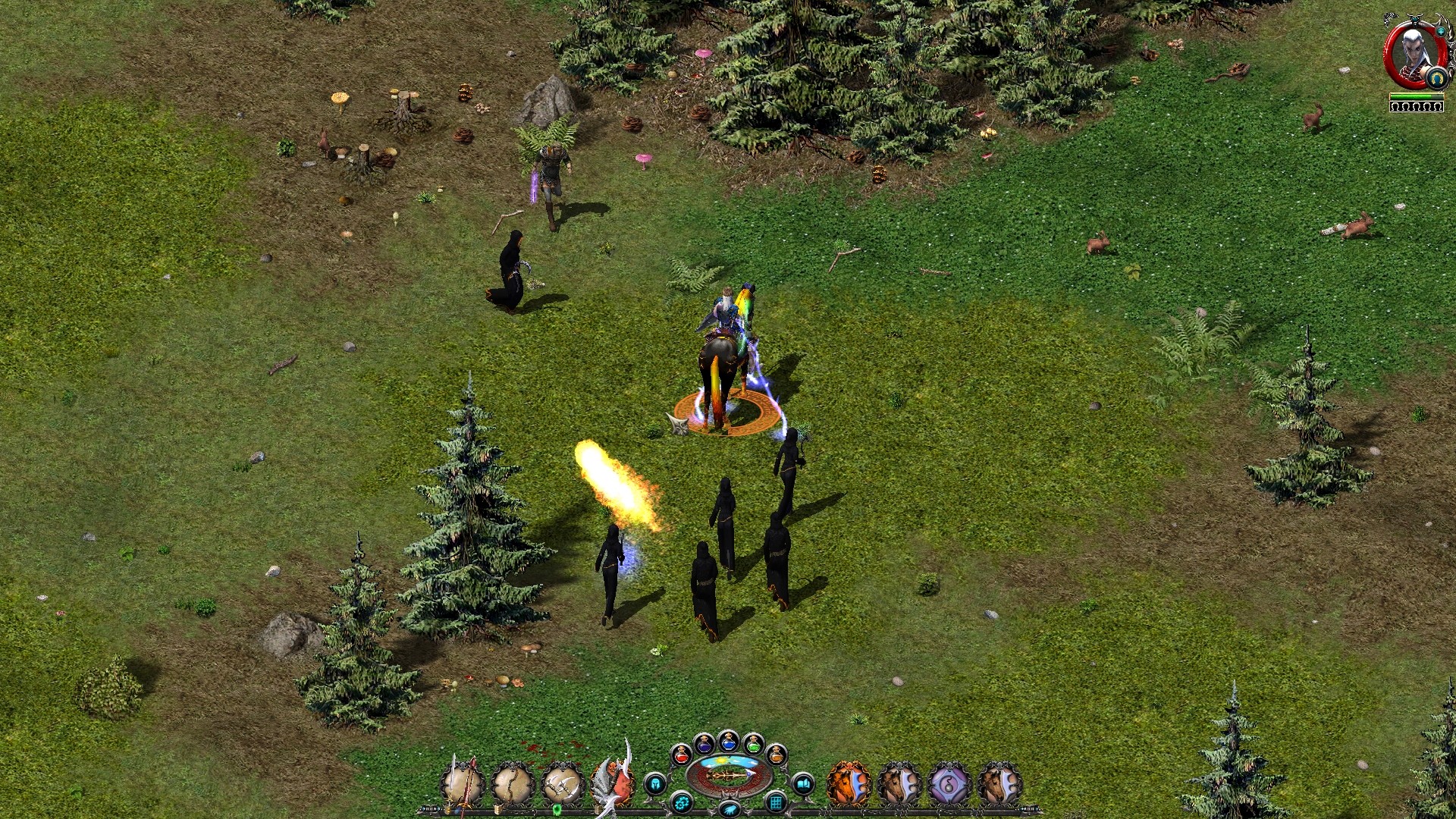The width and height of the screenshot is (1456, 819).
Task: Activate the orange horse combat art
Action: [x=849, y=784]
